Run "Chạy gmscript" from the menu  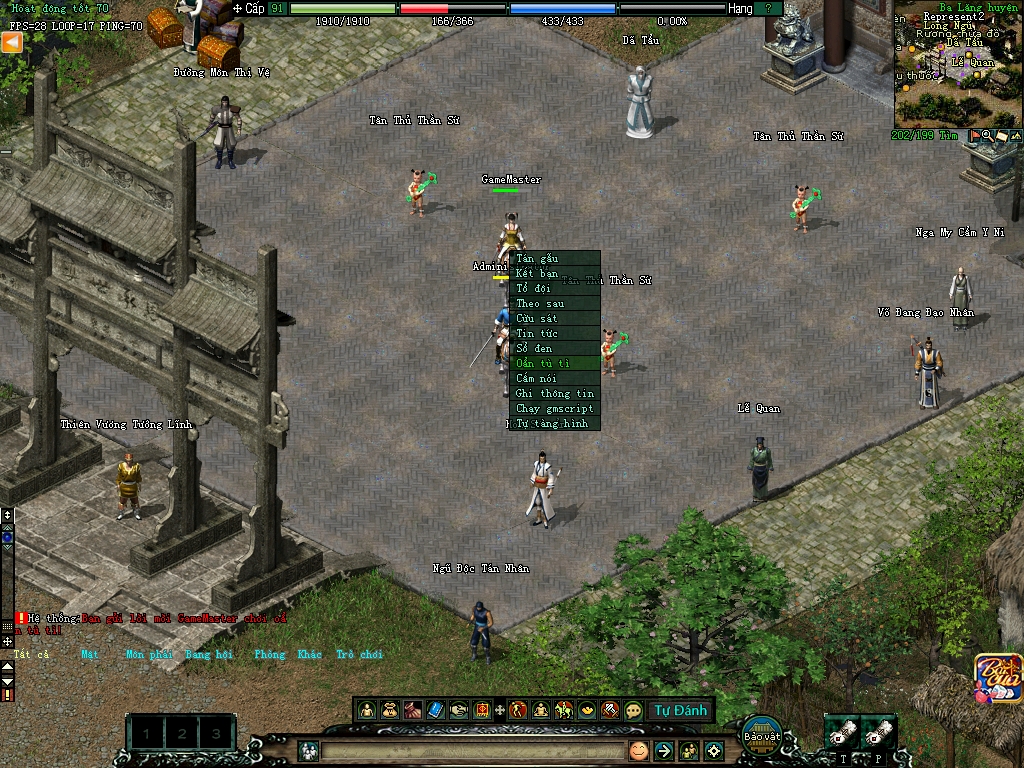click(x=555, y=408)
